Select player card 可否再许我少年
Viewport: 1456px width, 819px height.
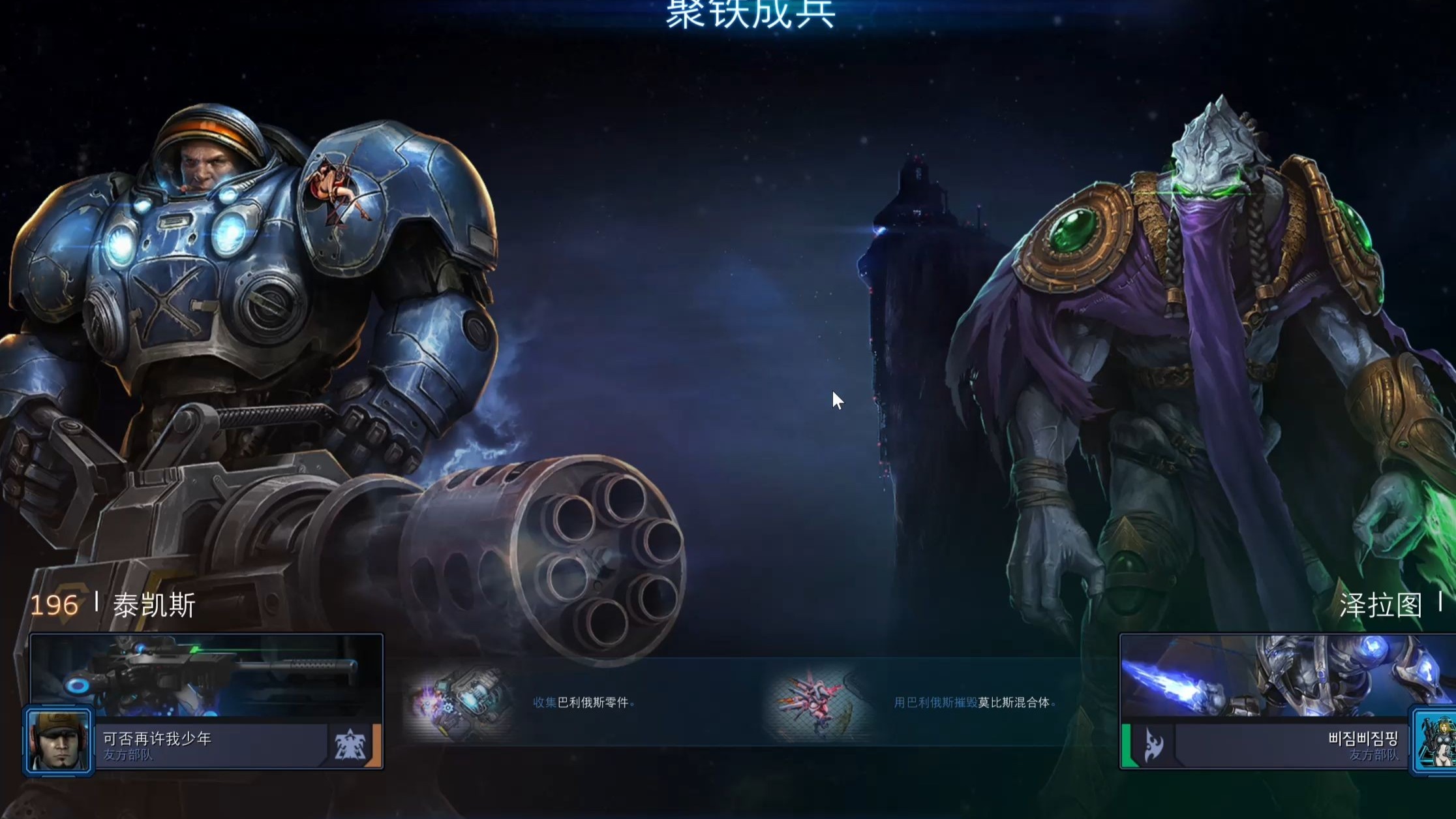coord(209,745)
